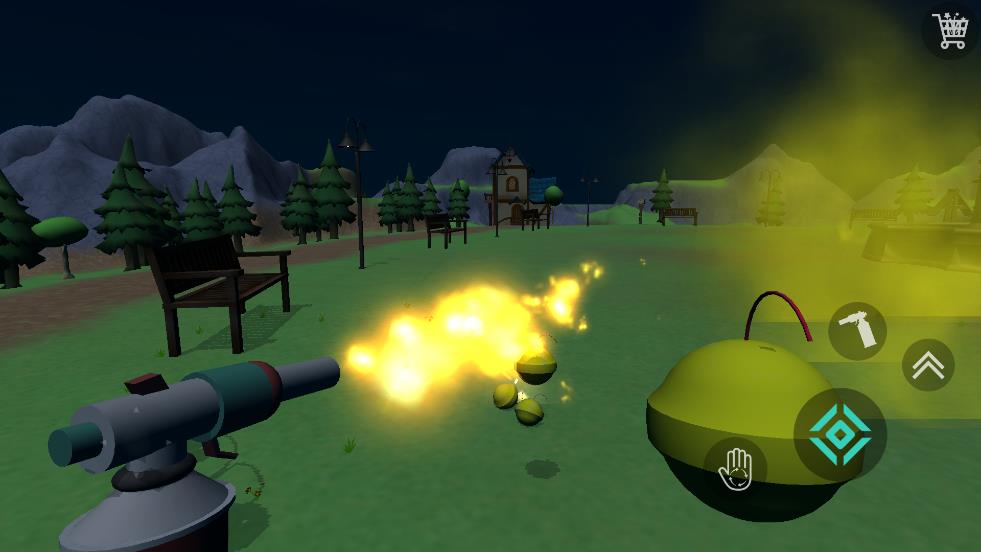Open the shopping cart store
This screenshot has width=981, height=552.
click(950, 30)
